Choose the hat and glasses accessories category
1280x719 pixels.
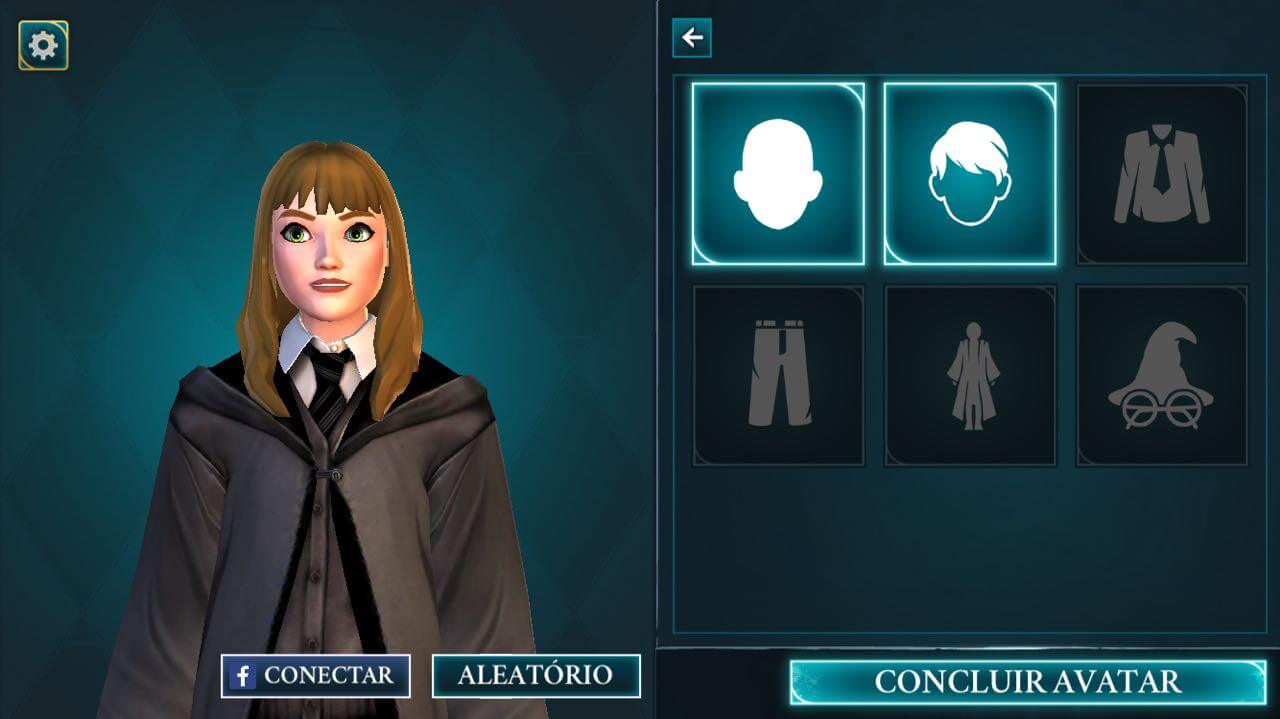(1162, 375)
